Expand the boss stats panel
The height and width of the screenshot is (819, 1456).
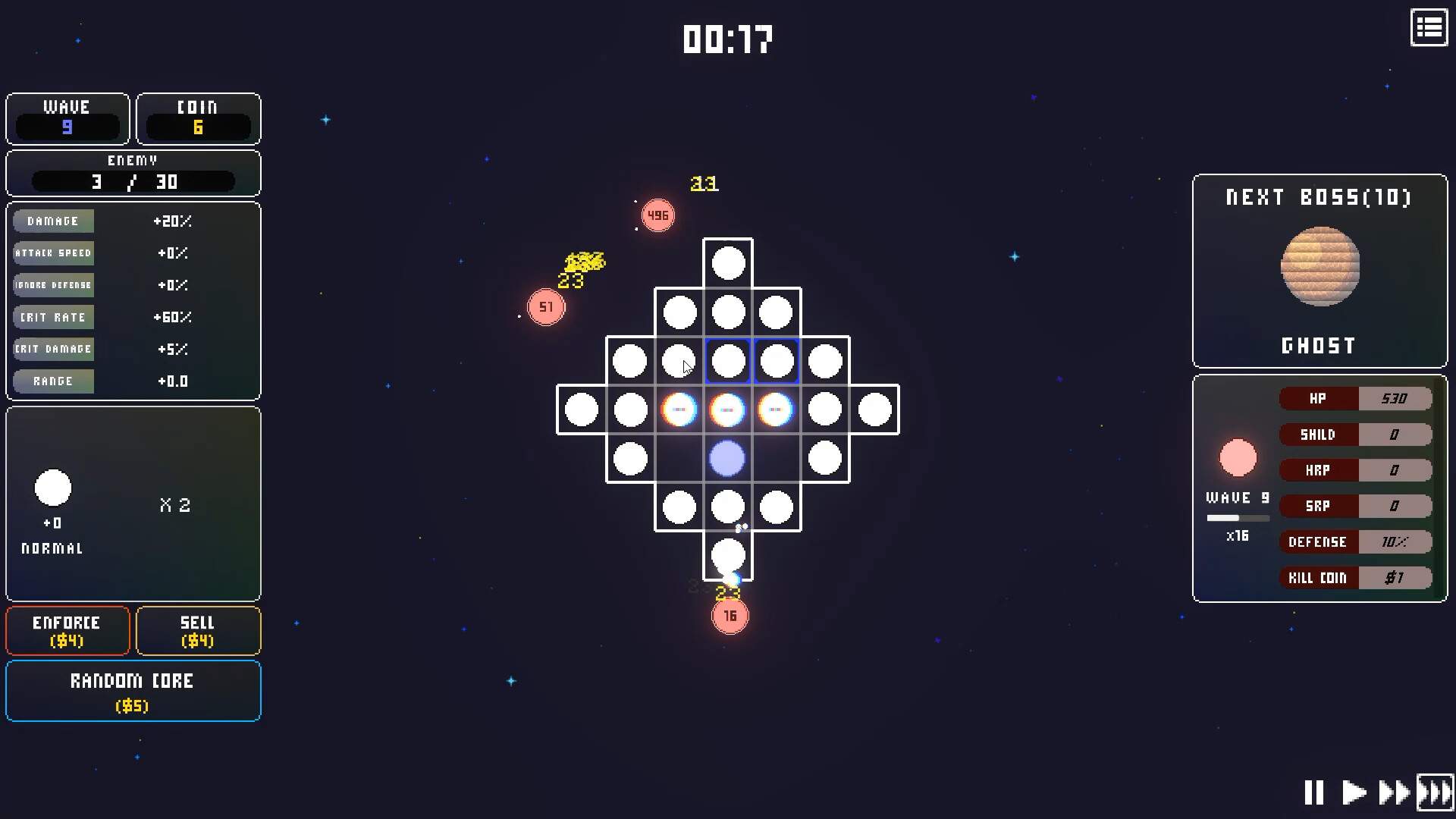point(1319,485)
